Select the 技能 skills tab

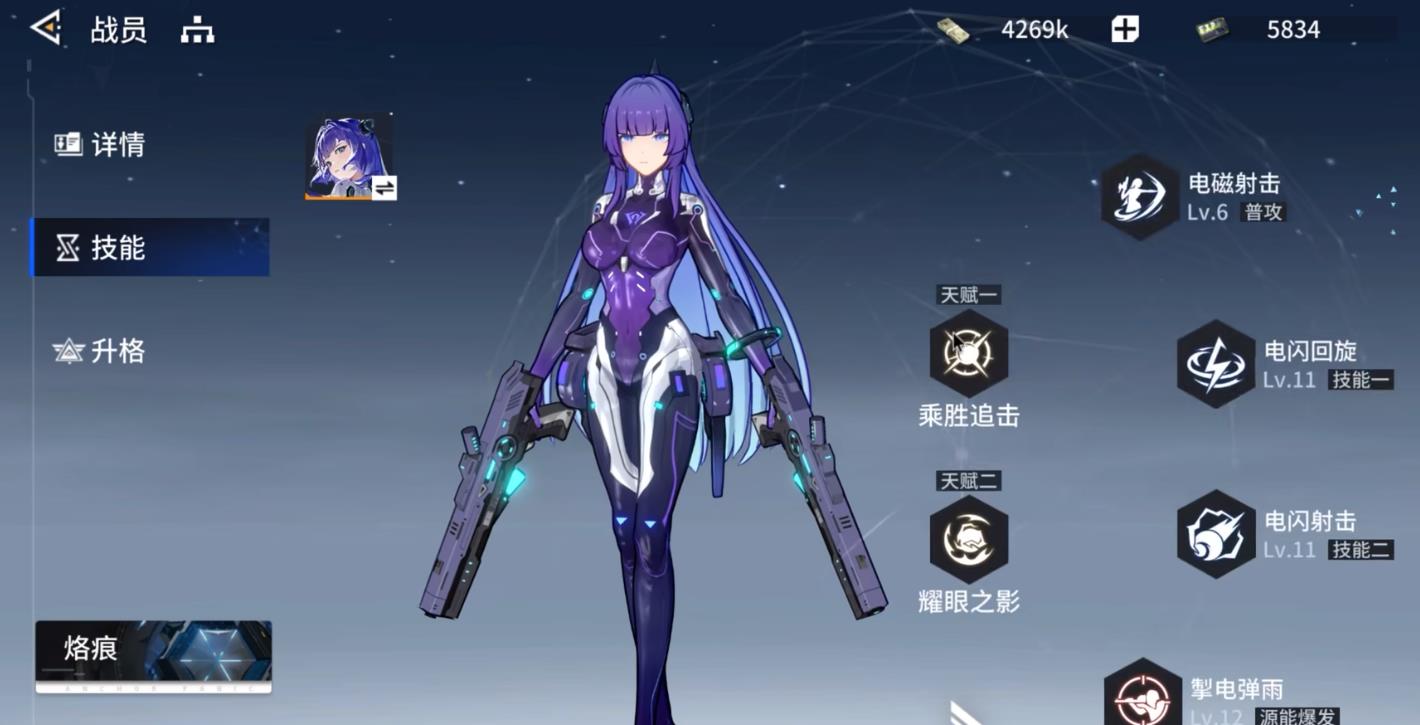point(150,247)
